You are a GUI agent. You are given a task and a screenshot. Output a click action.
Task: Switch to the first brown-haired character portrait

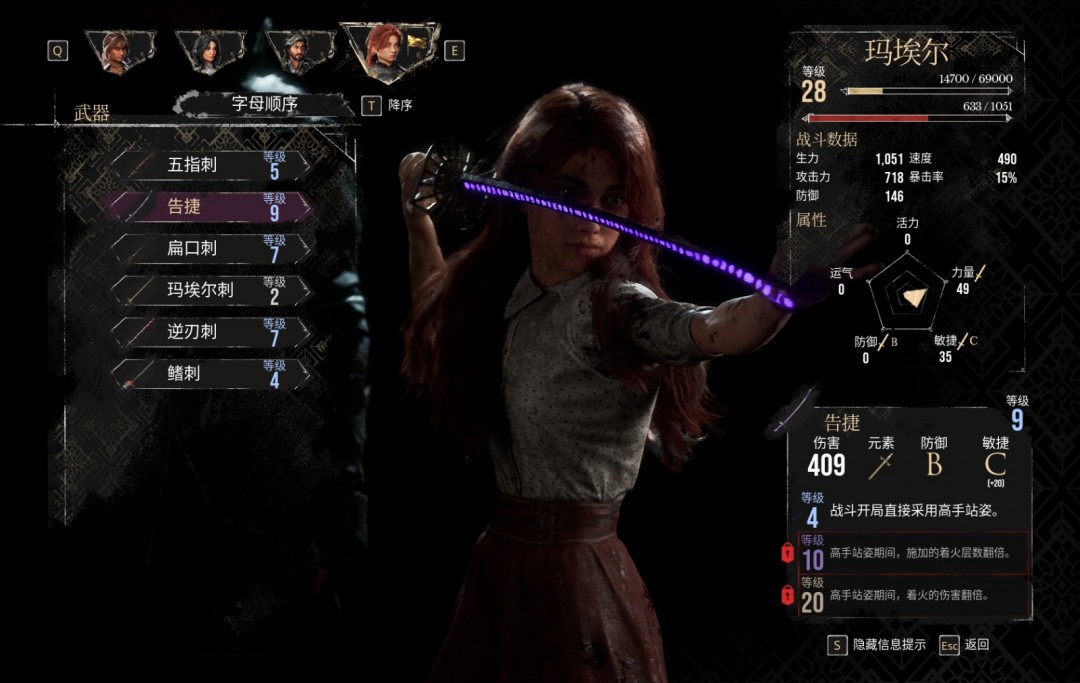tap(120, 50)
